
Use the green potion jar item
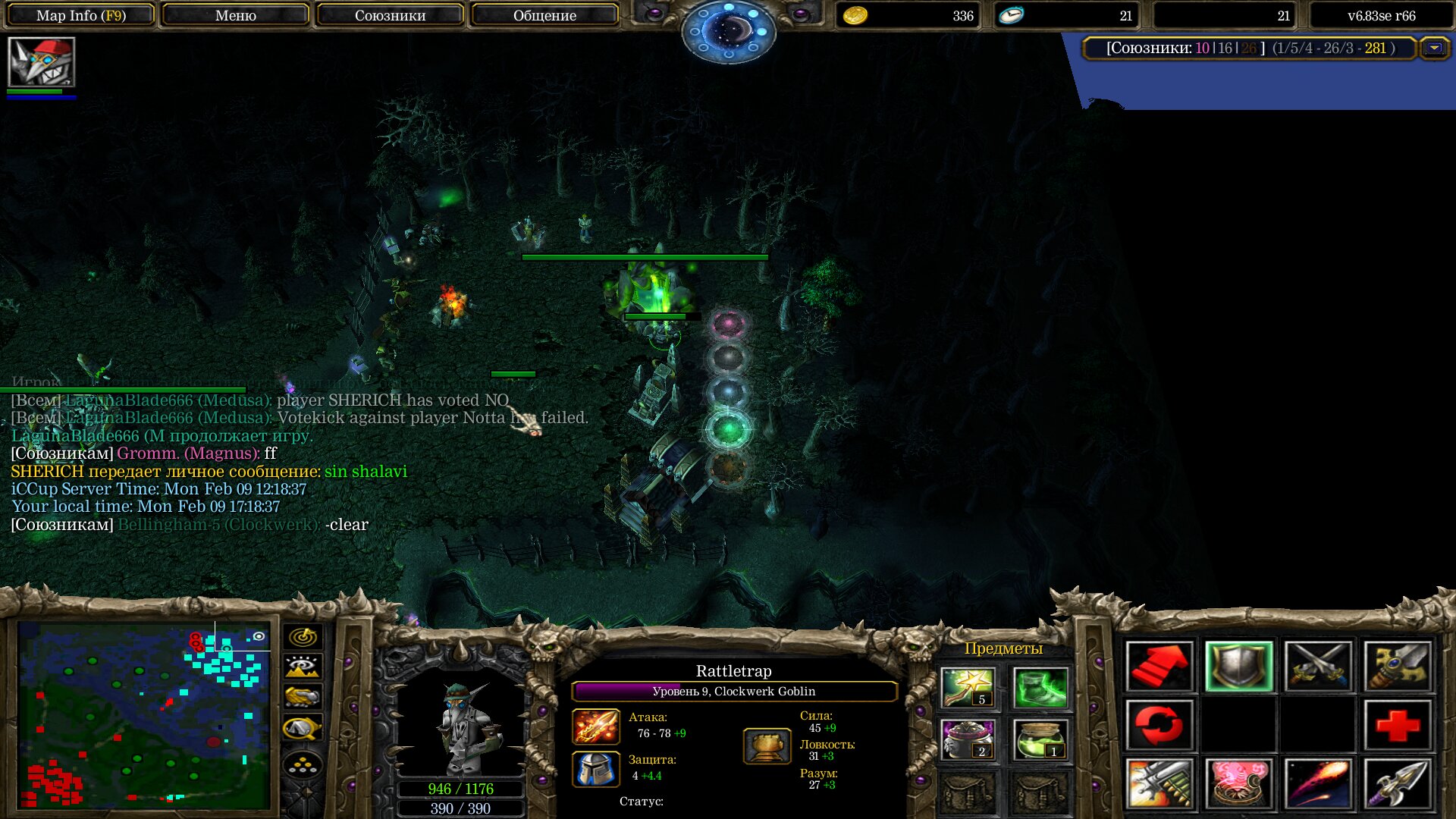click(1040, 740)
